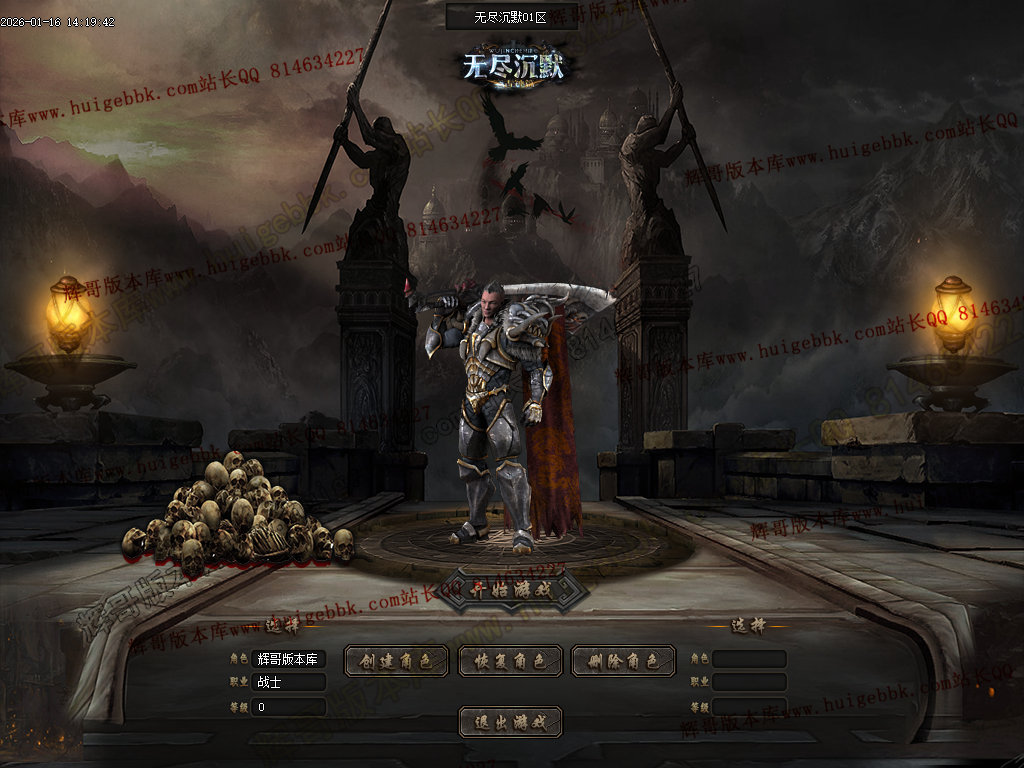Open 创建角色 to create a character

[395, 661]
